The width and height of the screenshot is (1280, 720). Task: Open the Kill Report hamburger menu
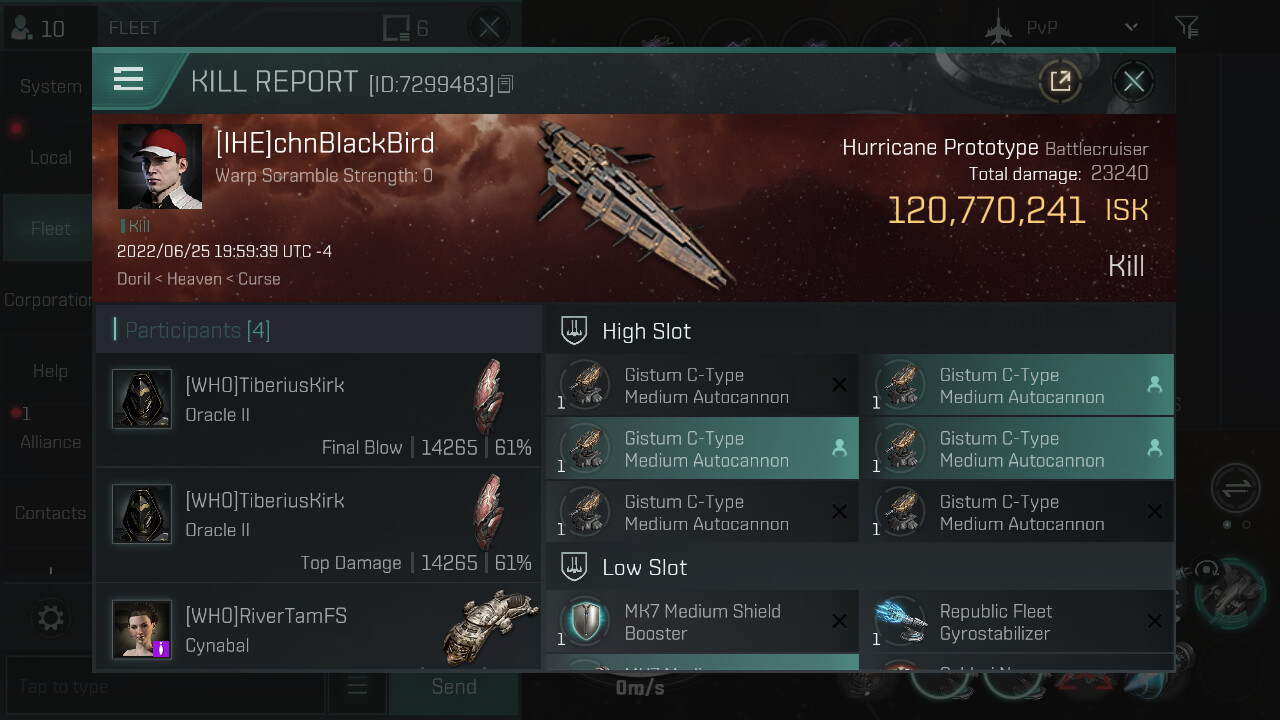click(x=129, y=80)
